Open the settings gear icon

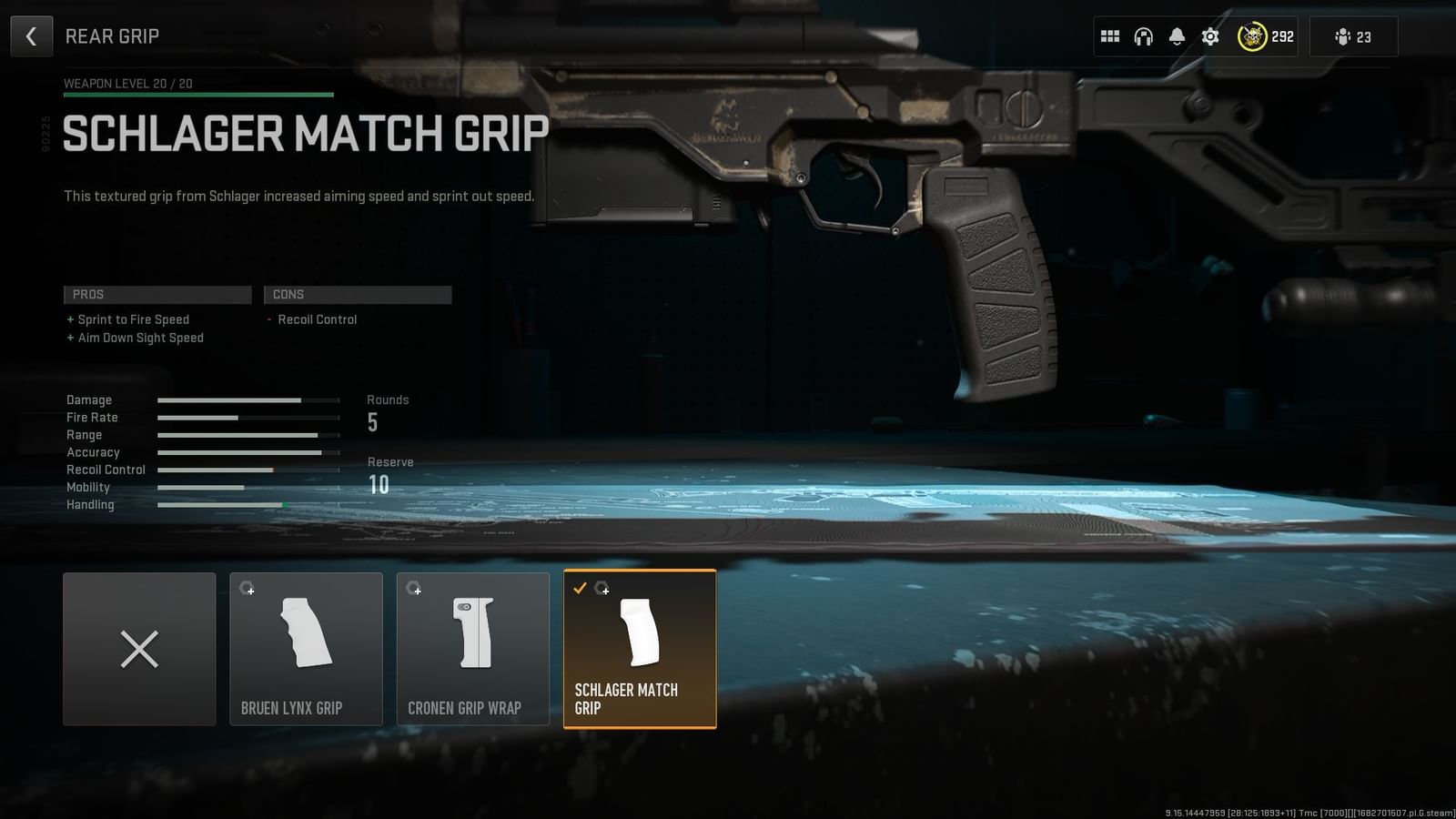click(x=1210, y=36)
